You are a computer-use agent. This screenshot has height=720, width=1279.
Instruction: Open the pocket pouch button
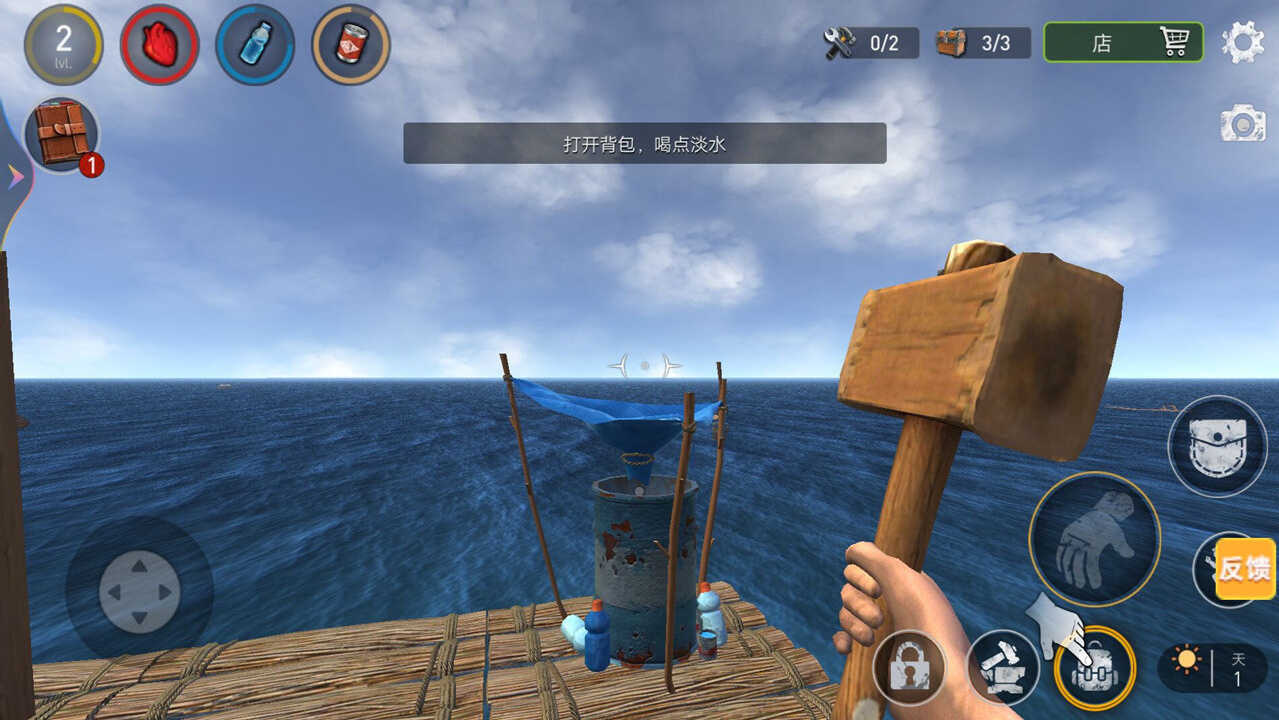click(x=1217, y=446)
